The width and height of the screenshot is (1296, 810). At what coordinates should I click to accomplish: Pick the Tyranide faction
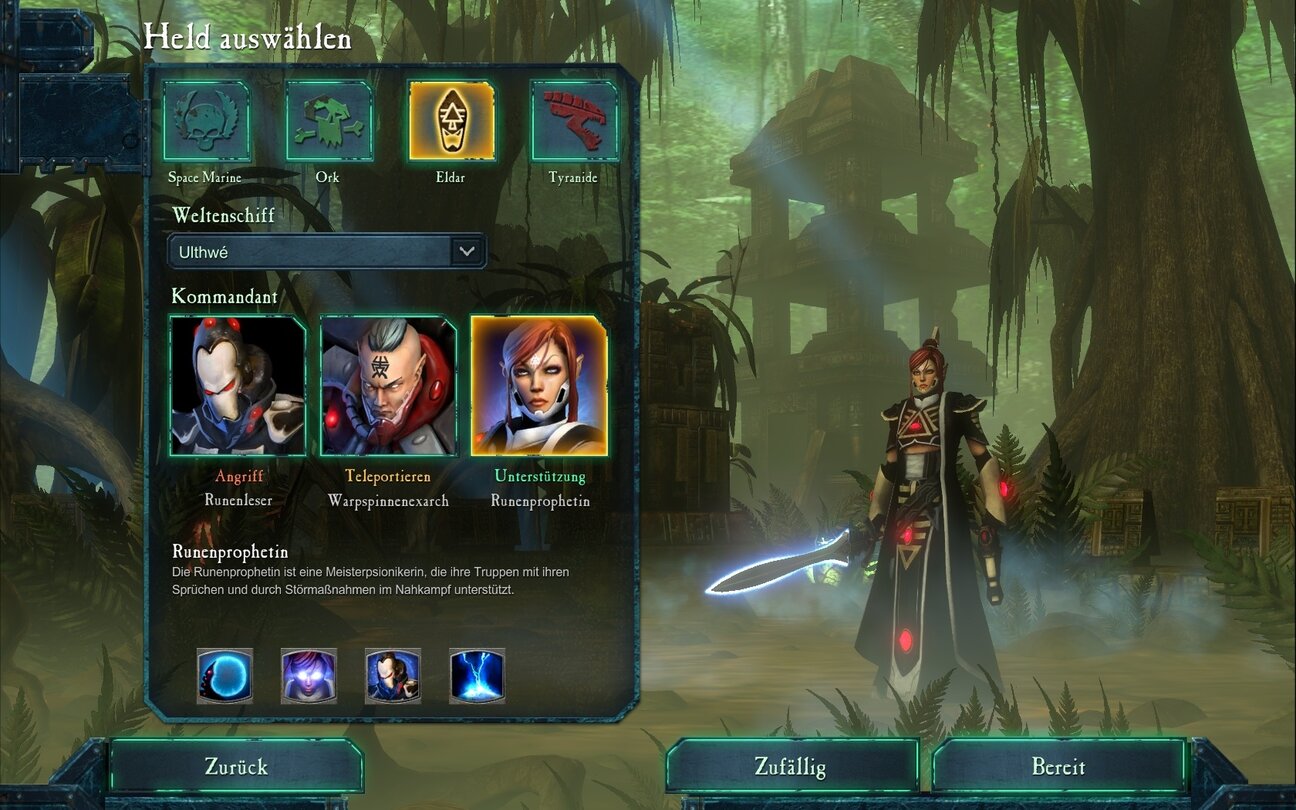click(x=574, y=121)
